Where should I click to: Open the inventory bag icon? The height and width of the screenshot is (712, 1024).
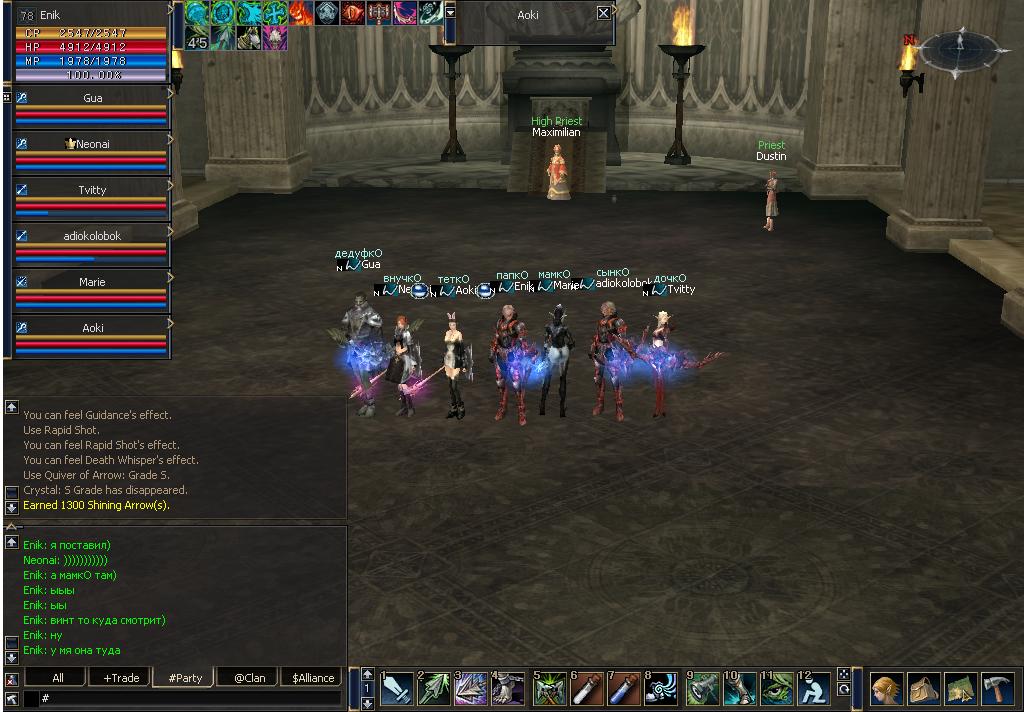point(923,688)
